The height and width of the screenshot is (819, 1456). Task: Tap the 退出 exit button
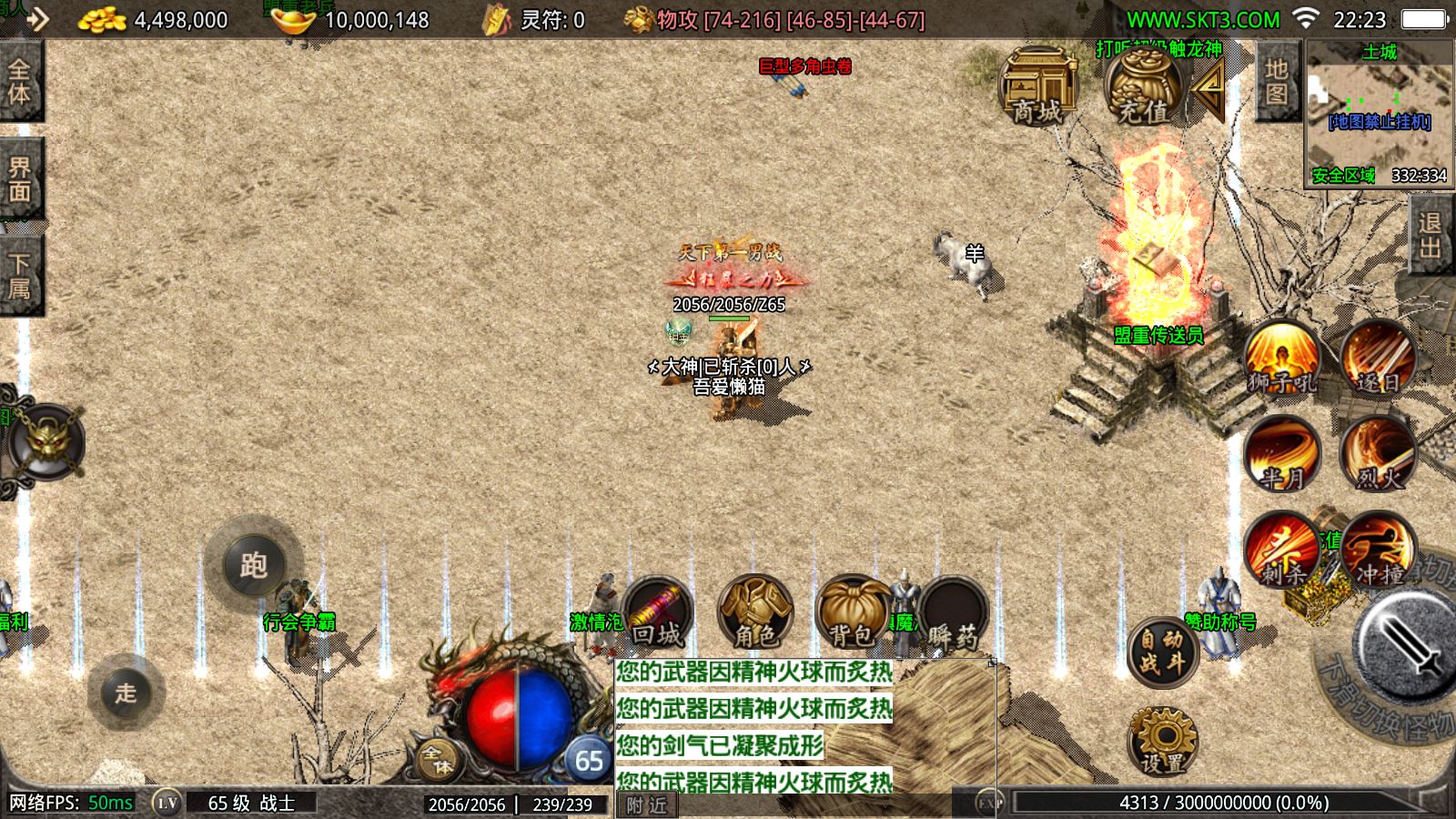point(1430,236)
